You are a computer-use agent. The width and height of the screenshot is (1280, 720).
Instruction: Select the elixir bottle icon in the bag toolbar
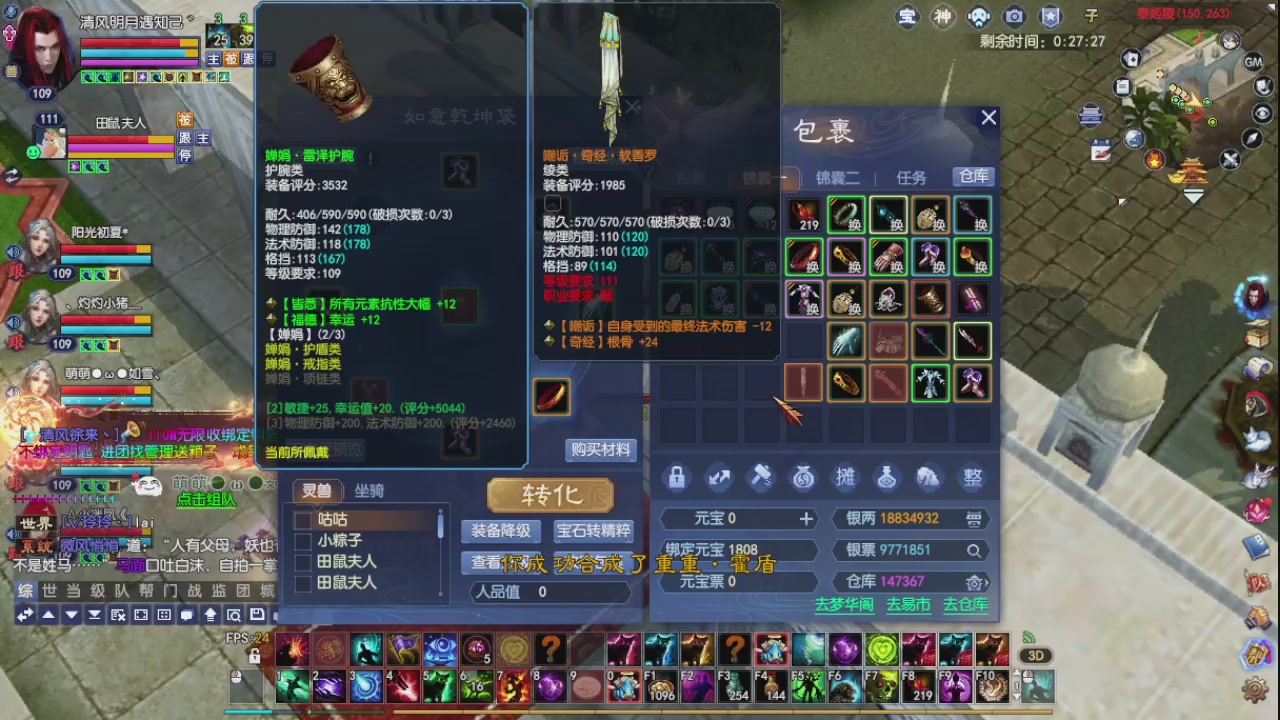[887, 478]
